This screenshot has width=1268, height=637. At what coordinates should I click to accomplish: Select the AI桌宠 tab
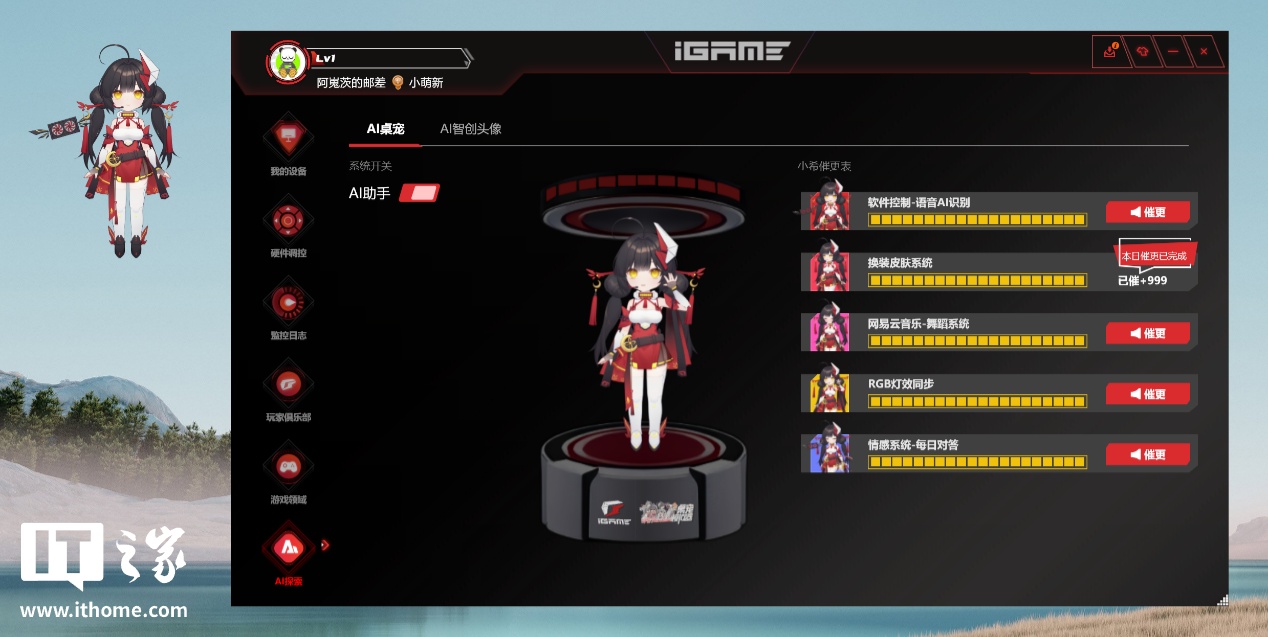[385, 129]
